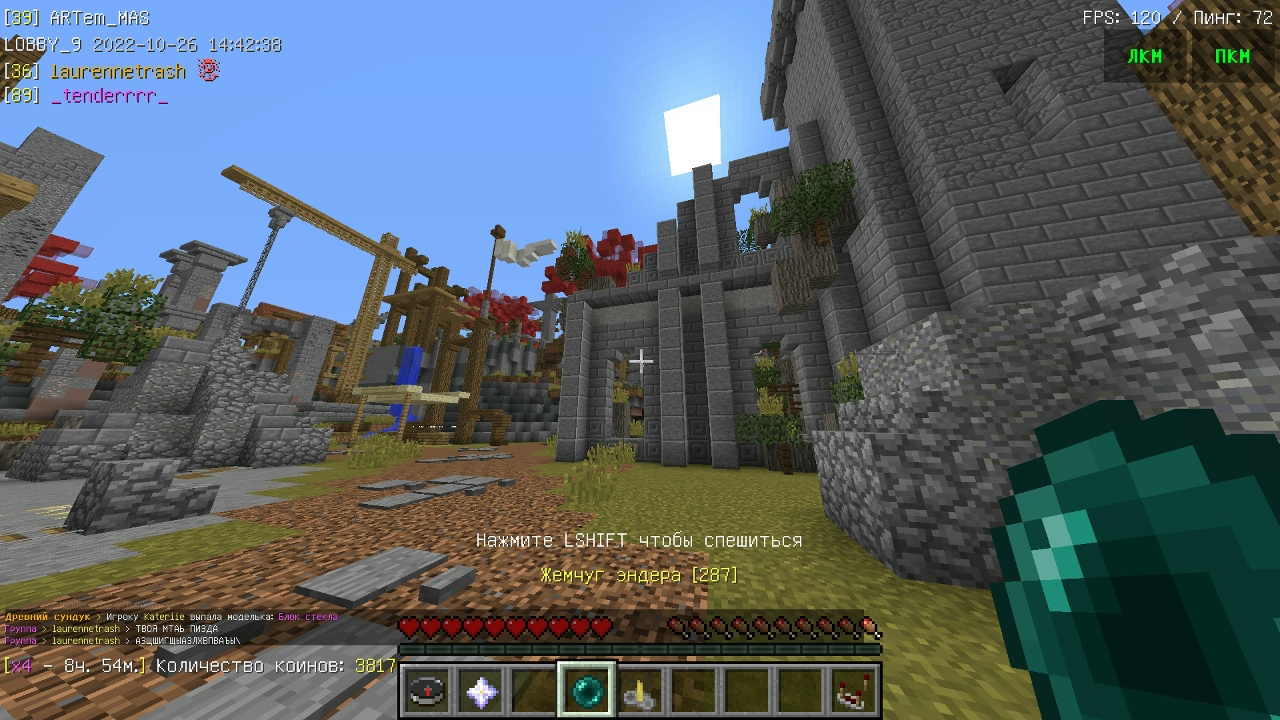Select the nether star hotbar slot

point(480,691)
